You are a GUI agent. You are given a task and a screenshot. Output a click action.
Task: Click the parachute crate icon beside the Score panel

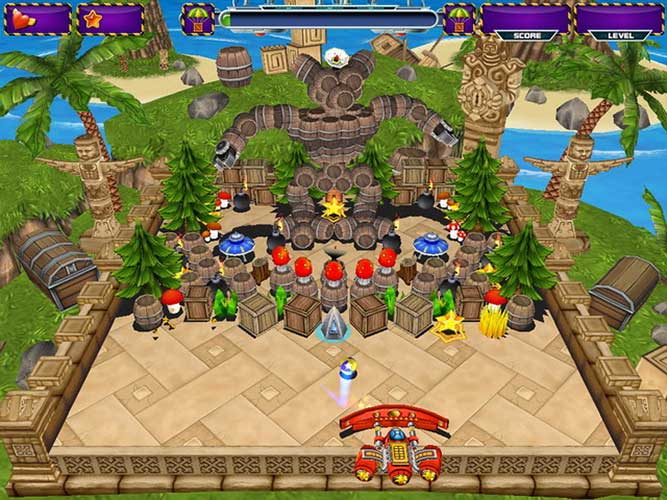[x=459, y=19]
